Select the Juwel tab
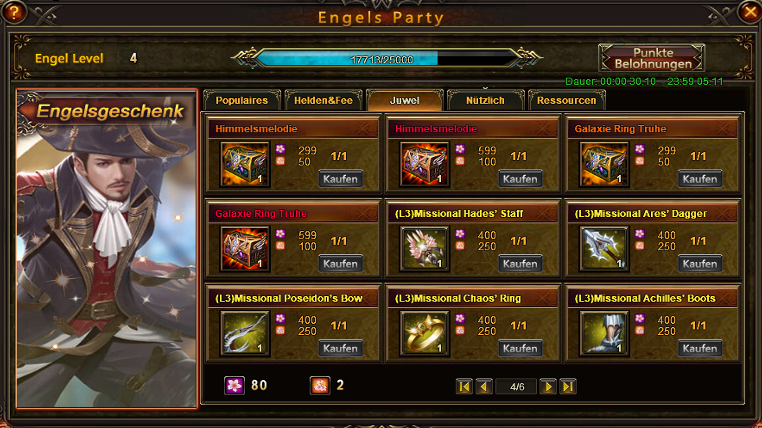Viewport: 762px width, 428px height. [x=404, y=101]
